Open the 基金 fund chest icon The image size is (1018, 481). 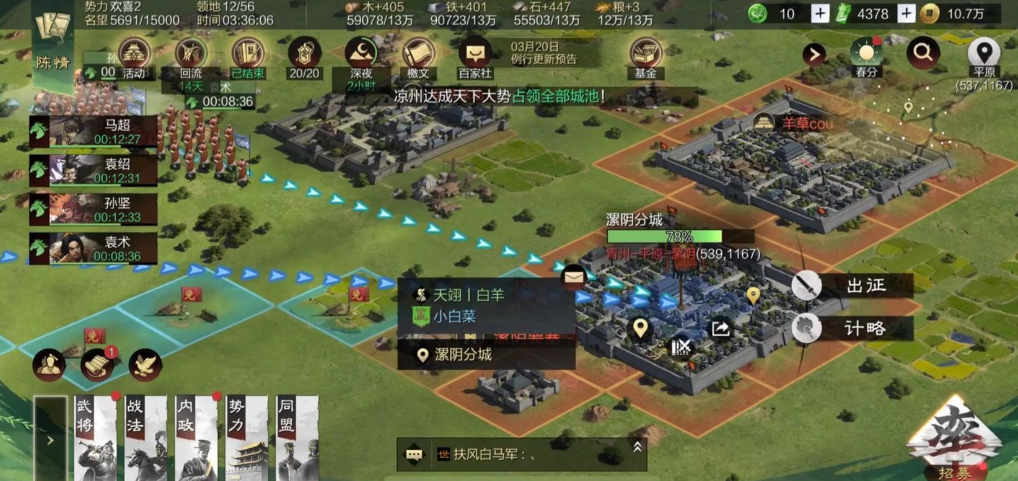click(645, 54)
